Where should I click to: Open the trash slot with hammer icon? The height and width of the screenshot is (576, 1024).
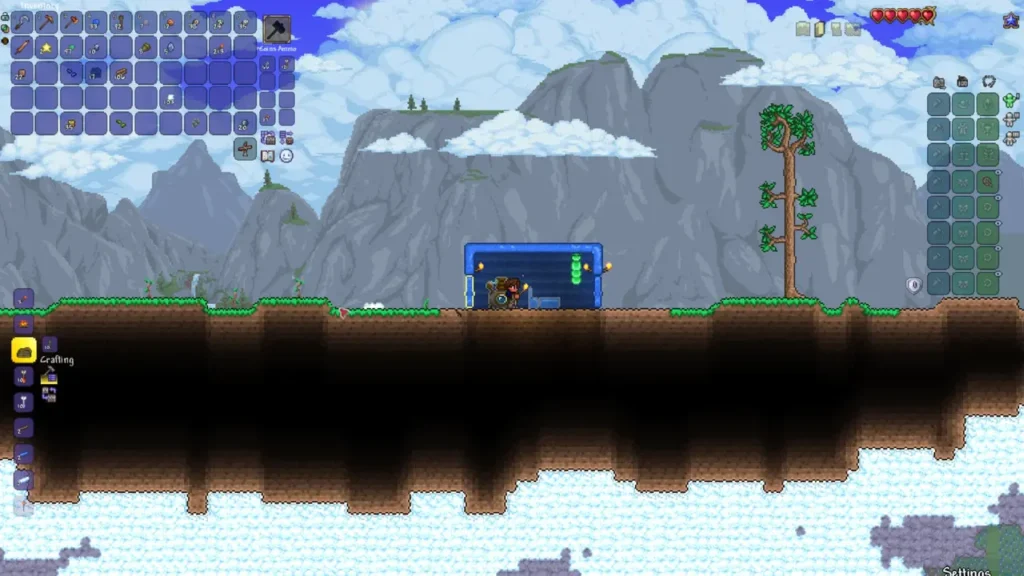(x=277, y=28)
